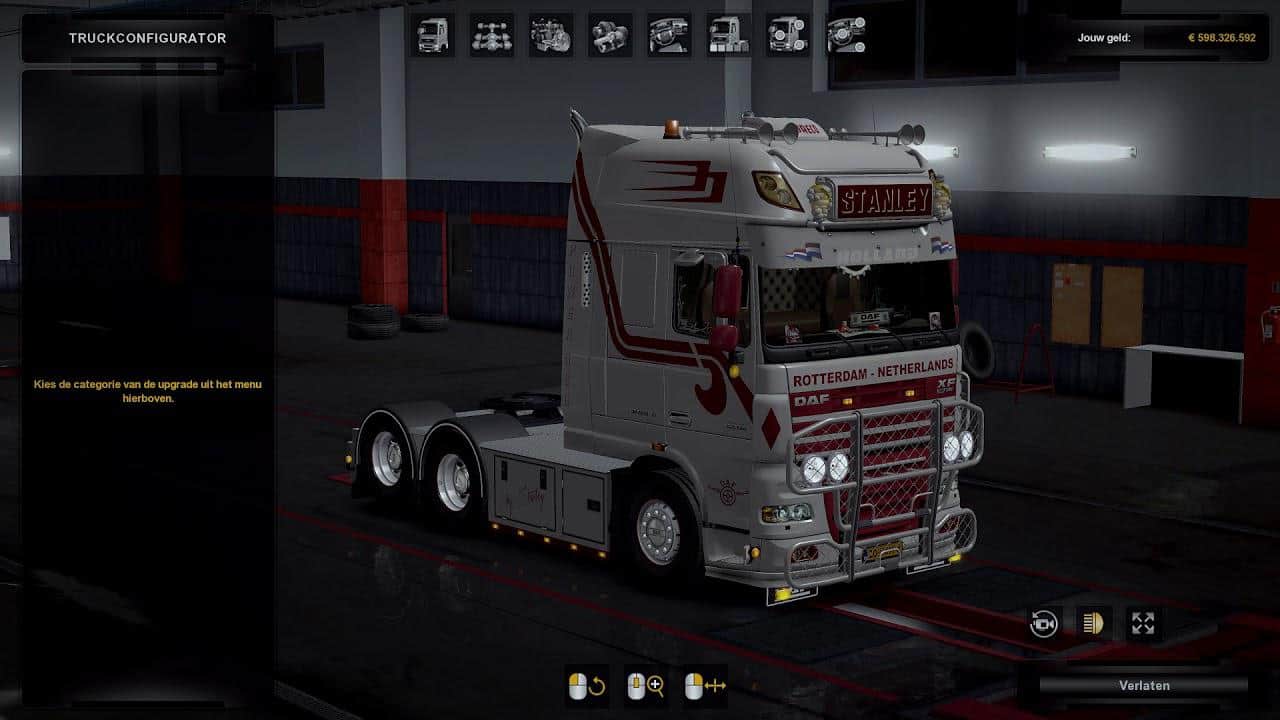The image size is (1280, 720).
Task: Reset the camera view
Action: click(1044, 624)
